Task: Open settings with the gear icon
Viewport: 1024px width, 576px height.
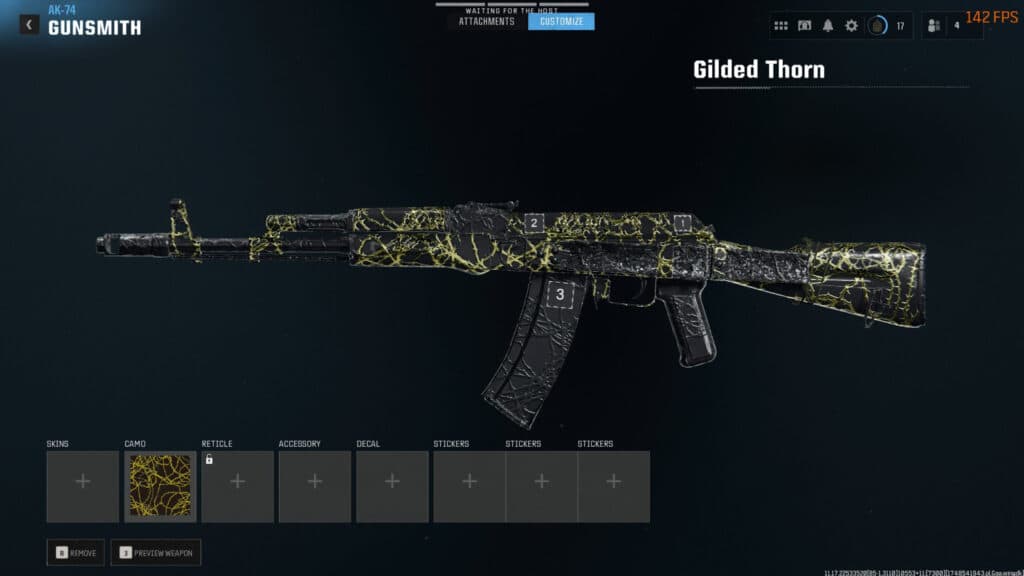Action: (851, 26)
